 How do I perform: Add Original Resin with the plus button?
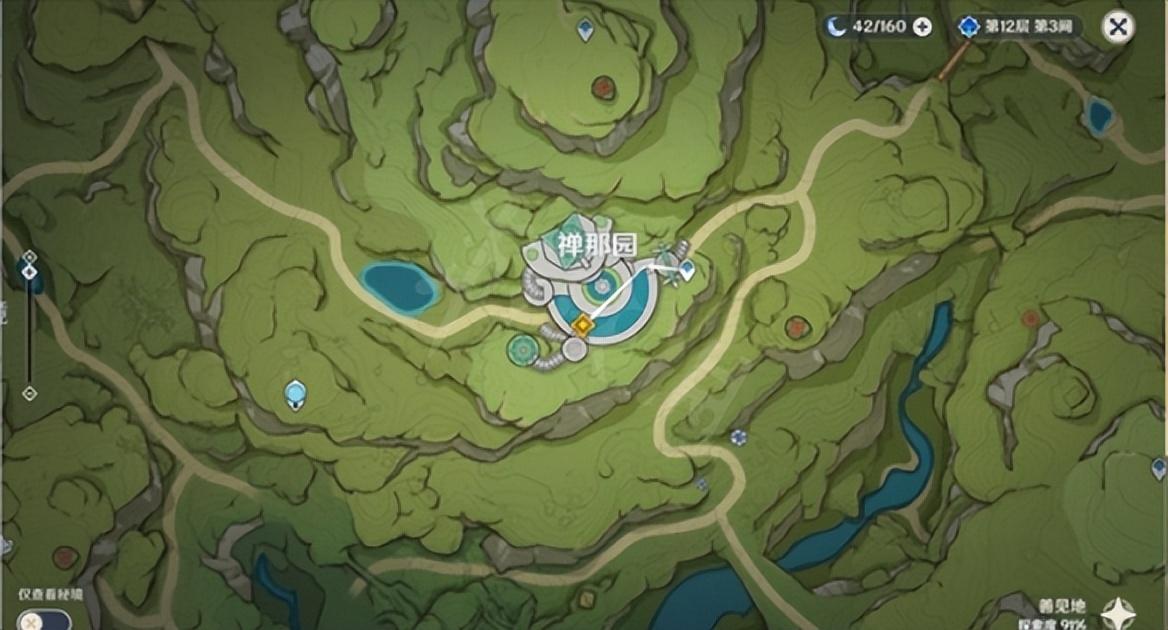[x=922, y=27]
